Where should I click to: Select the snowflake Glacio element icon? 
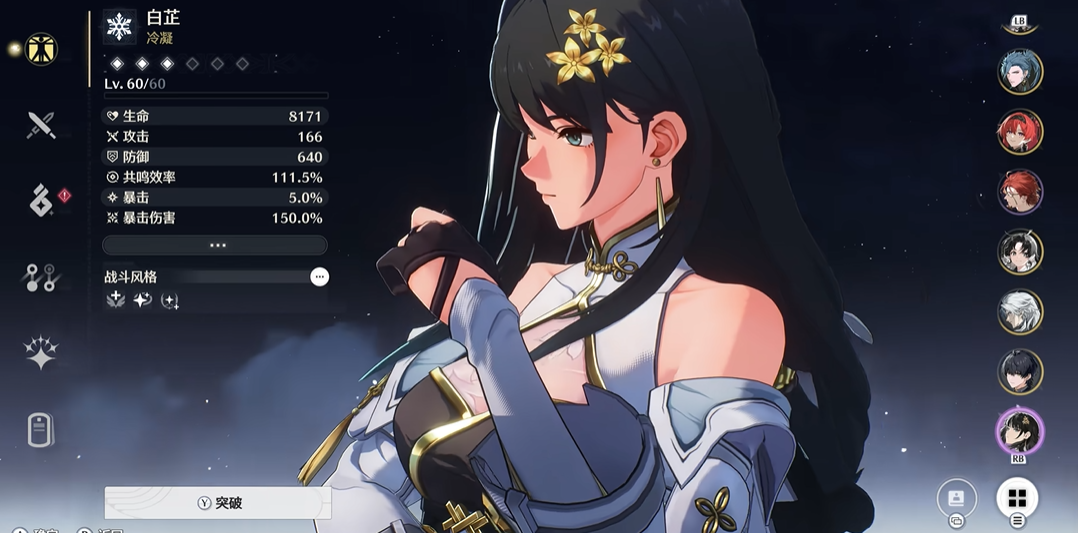point(120,27)
